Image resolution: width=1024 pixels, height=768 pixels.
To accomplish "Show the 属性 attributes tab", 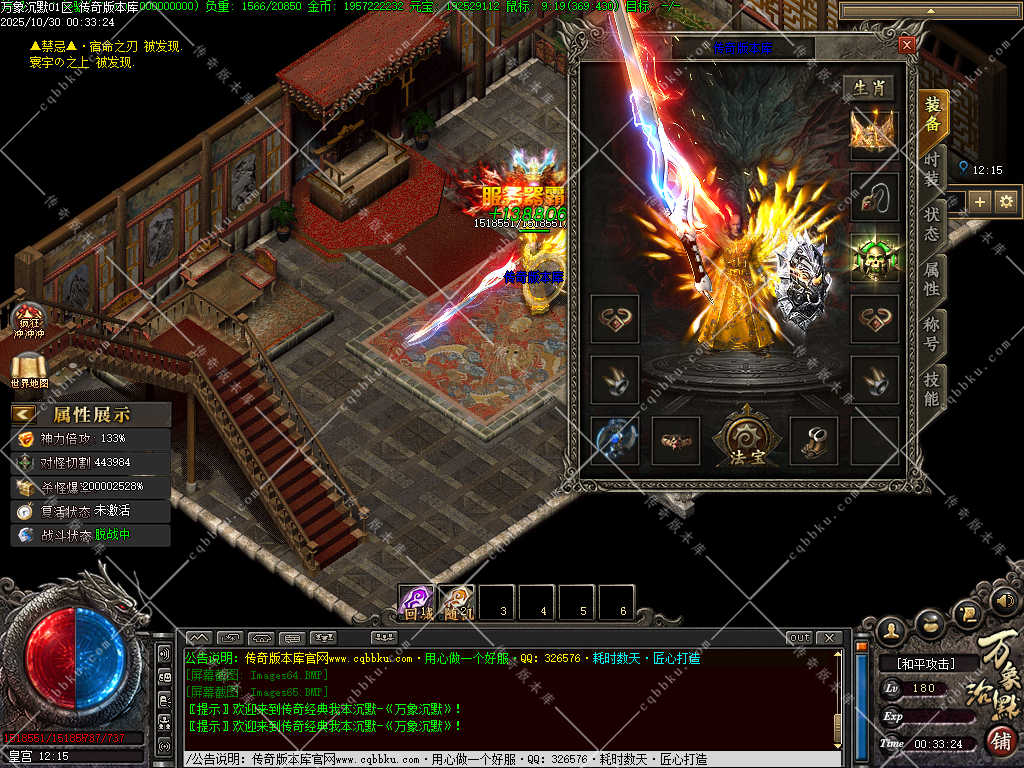I will (x=932, y=278).
